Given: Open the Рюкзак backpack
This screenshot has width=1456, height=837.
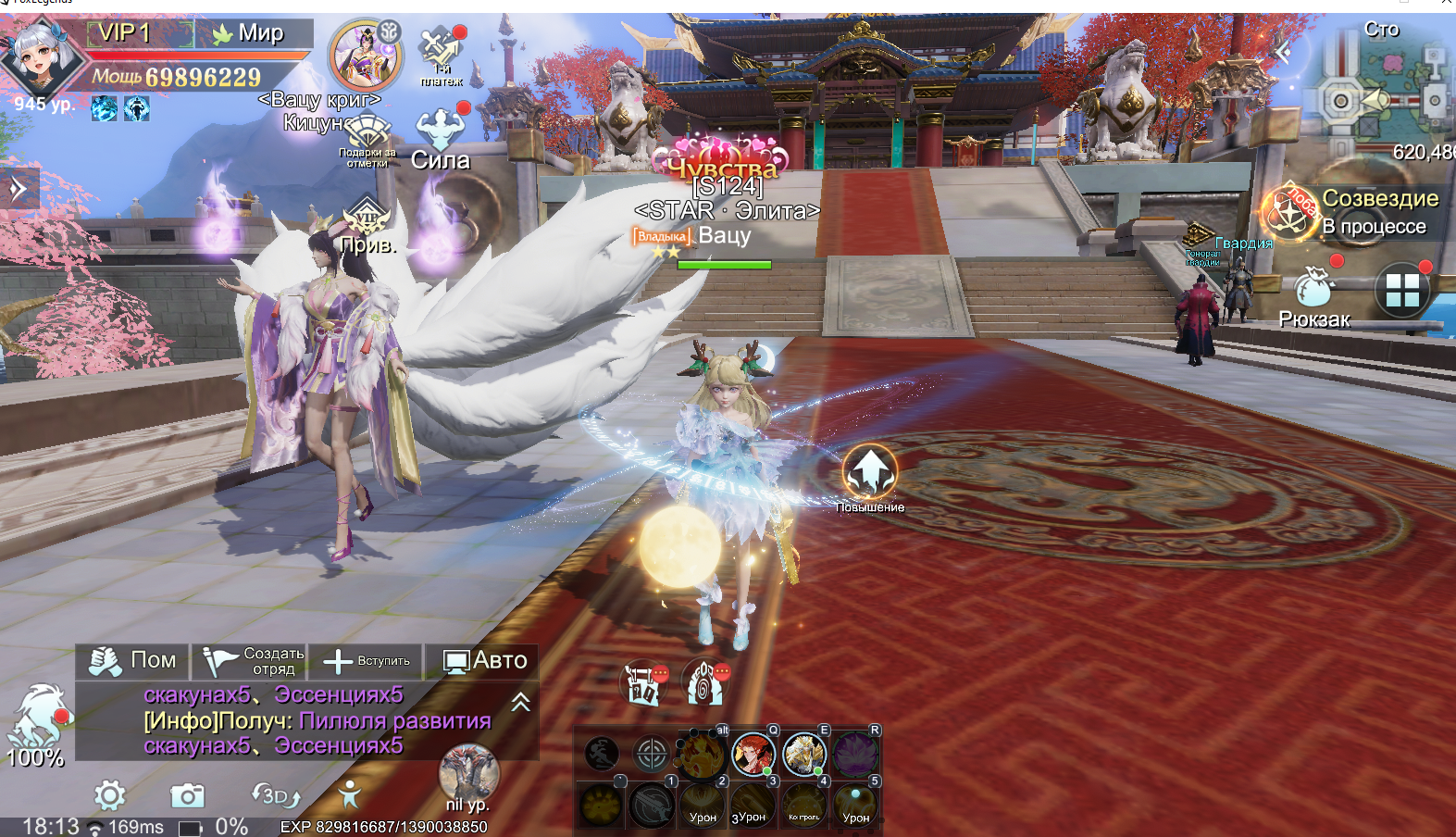Looking at the screenshot, I should tap(1313, 294).
